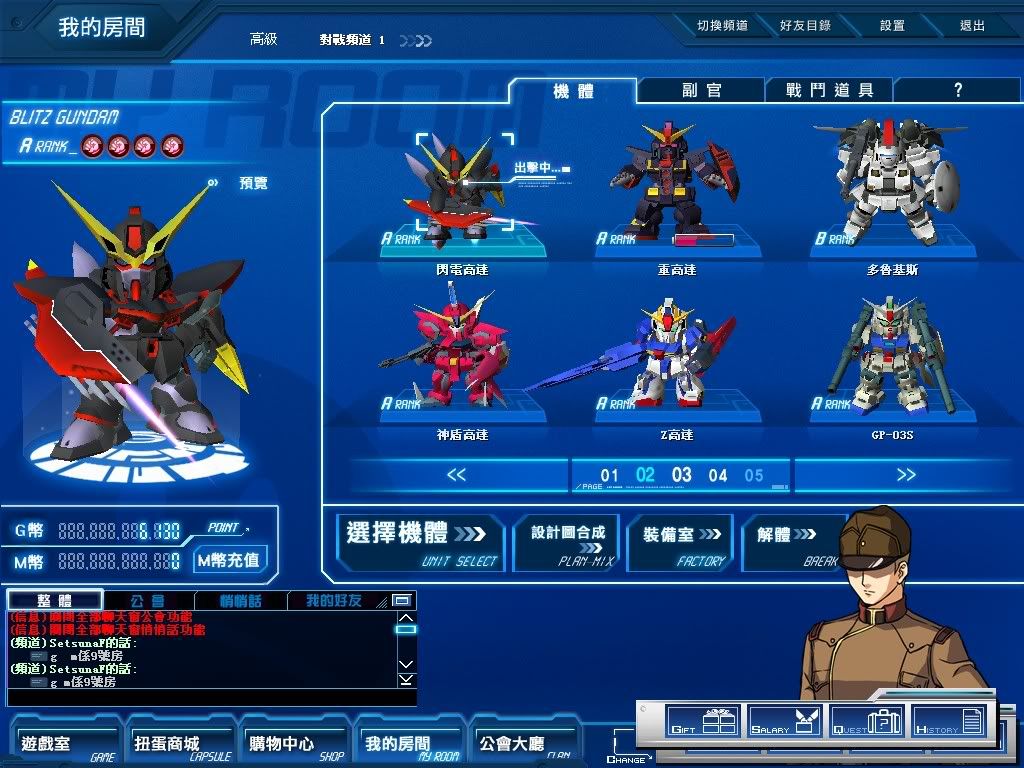
Task: Click 退出 to exit
Action: coord(972,26)
